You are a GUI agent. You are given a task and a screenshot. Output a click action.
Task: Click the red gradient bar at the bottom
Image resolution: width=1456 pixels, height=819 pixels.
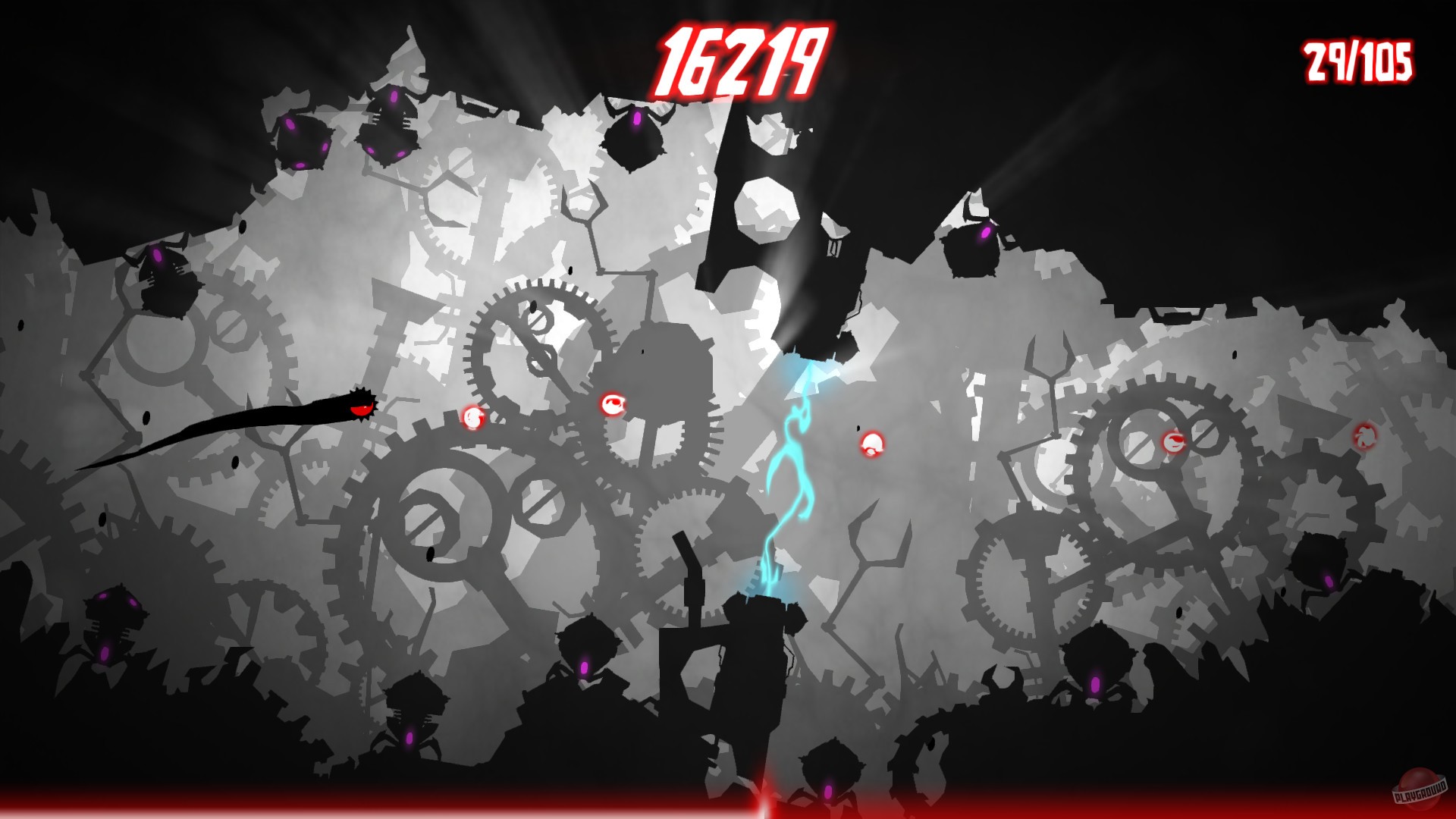(728, 805)
